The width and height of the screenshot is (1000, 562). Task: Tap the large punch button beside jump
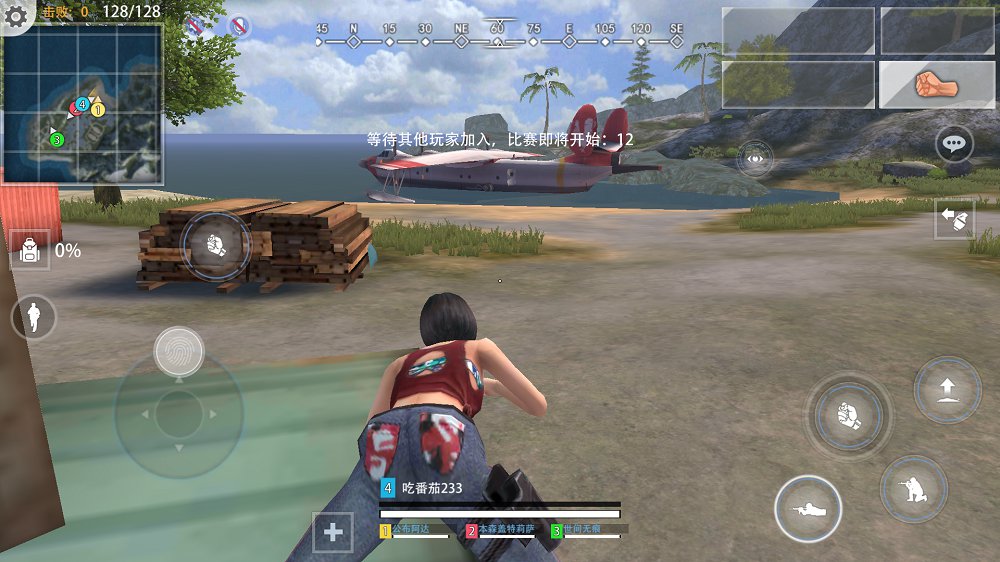coord(848,416)
